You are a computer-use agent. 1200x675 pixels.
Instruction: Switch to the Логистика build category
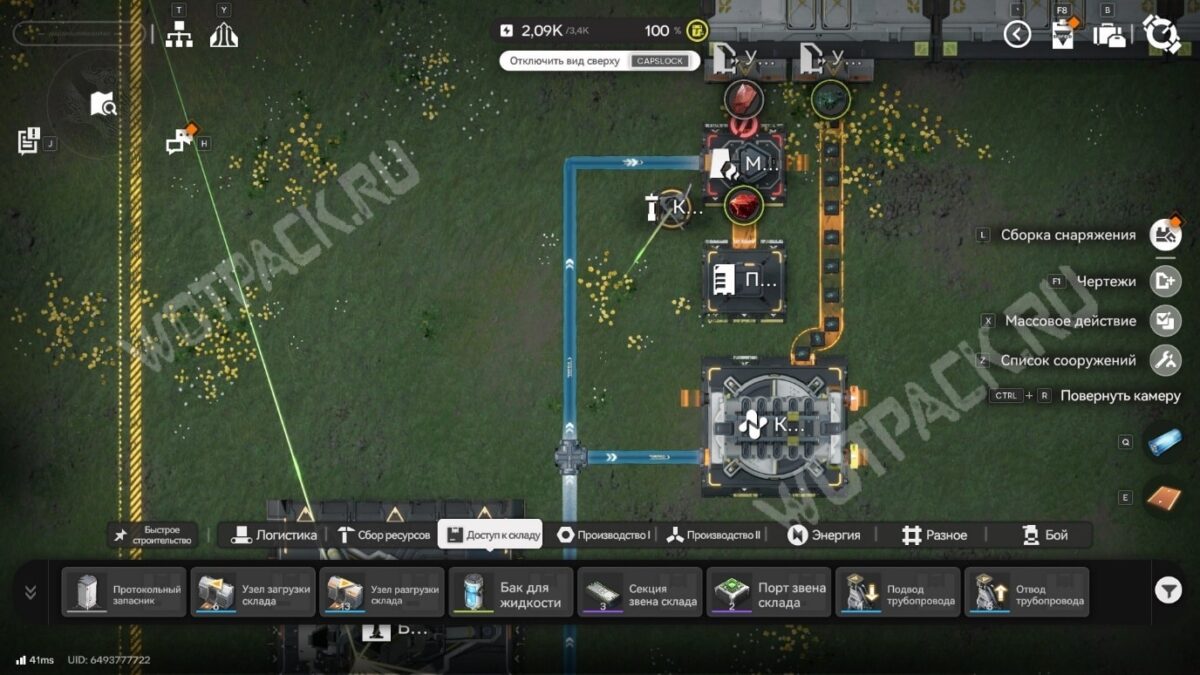click(274, 535)
